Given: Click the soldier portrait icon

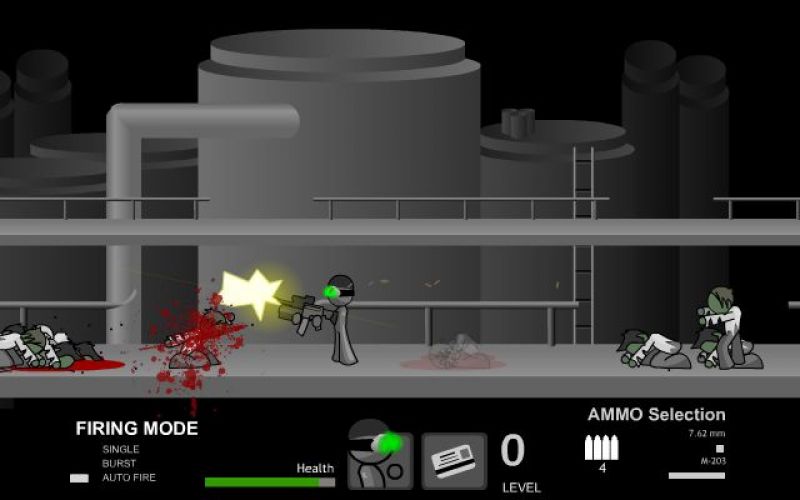Looking at the screenshot, I should pyautogui.click(x=380, y=456).
